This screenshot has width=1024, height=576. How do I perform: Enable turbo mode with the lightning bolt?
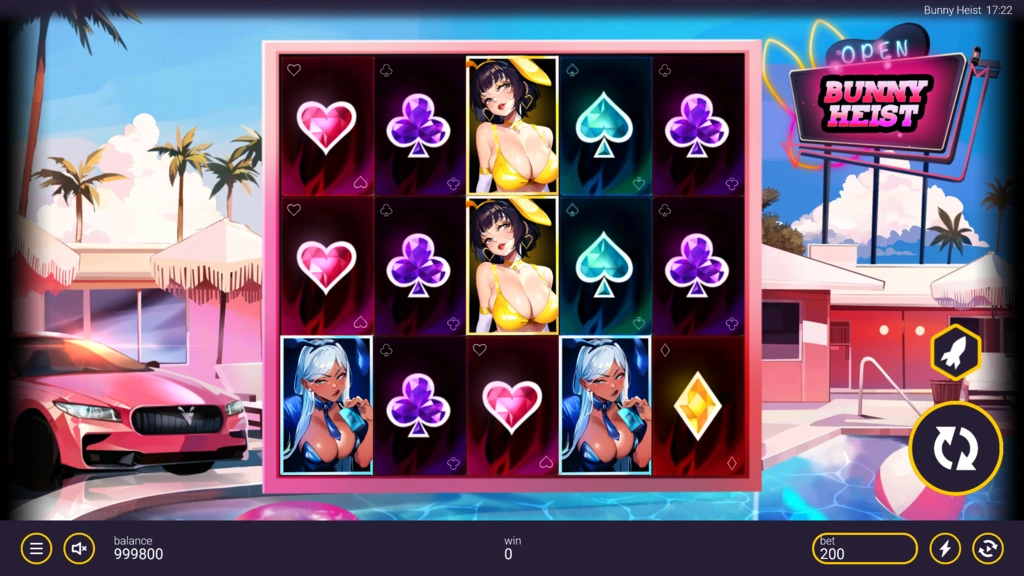[x=945, y=548]
